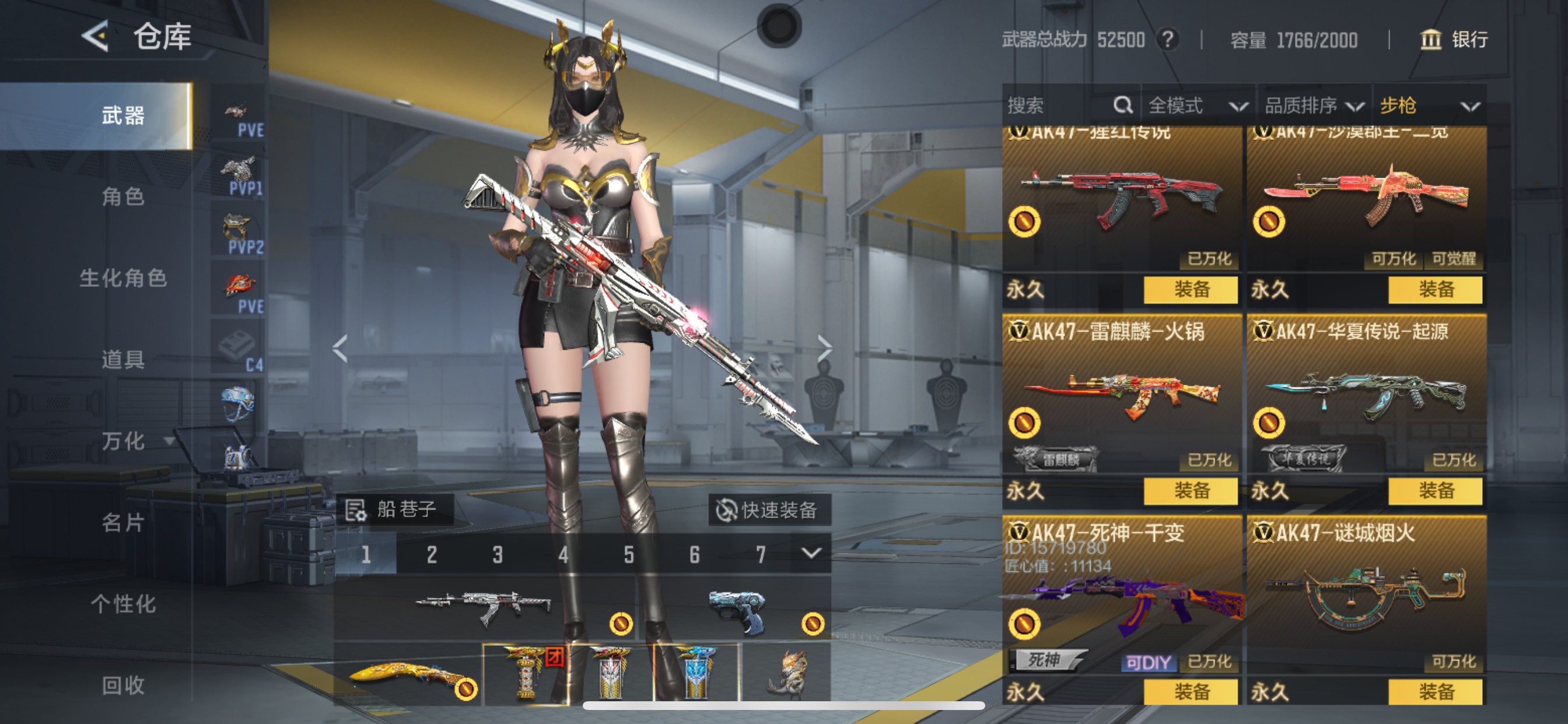Equip the AK47-华夏传说-起源 rifle

(x=1434, y=490)
